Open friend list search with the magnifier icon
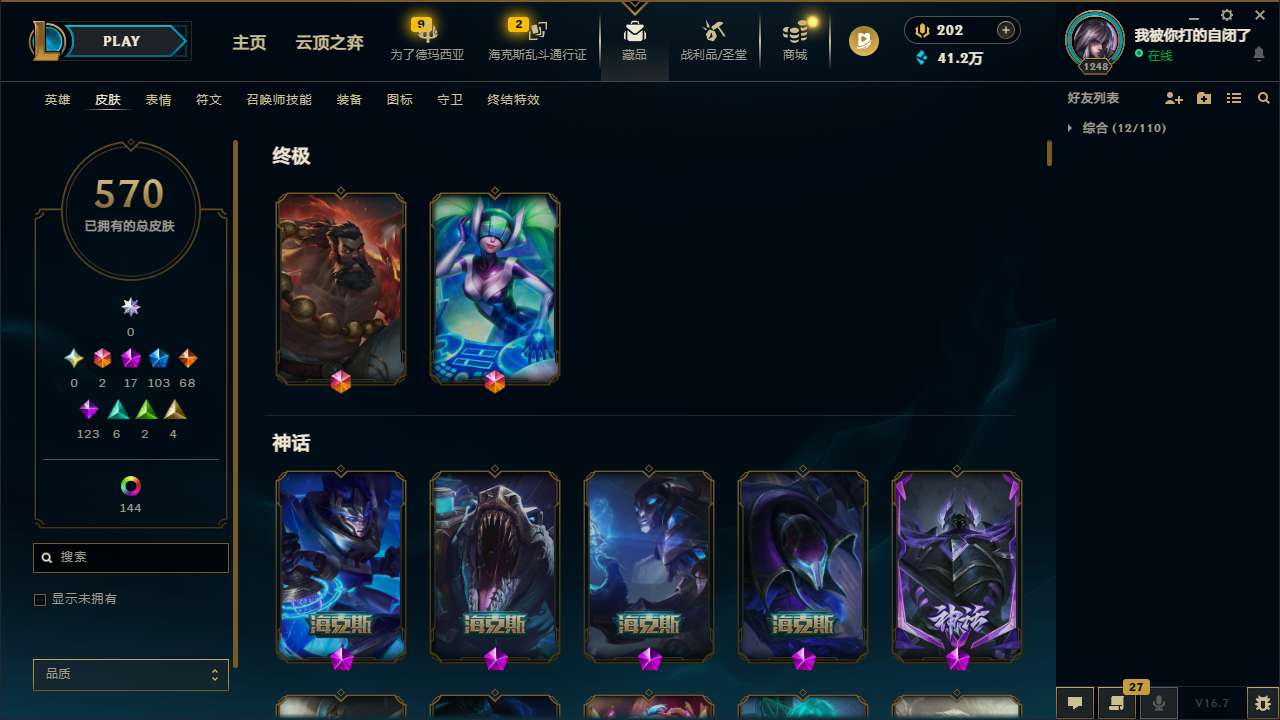 pos(1264,98)
